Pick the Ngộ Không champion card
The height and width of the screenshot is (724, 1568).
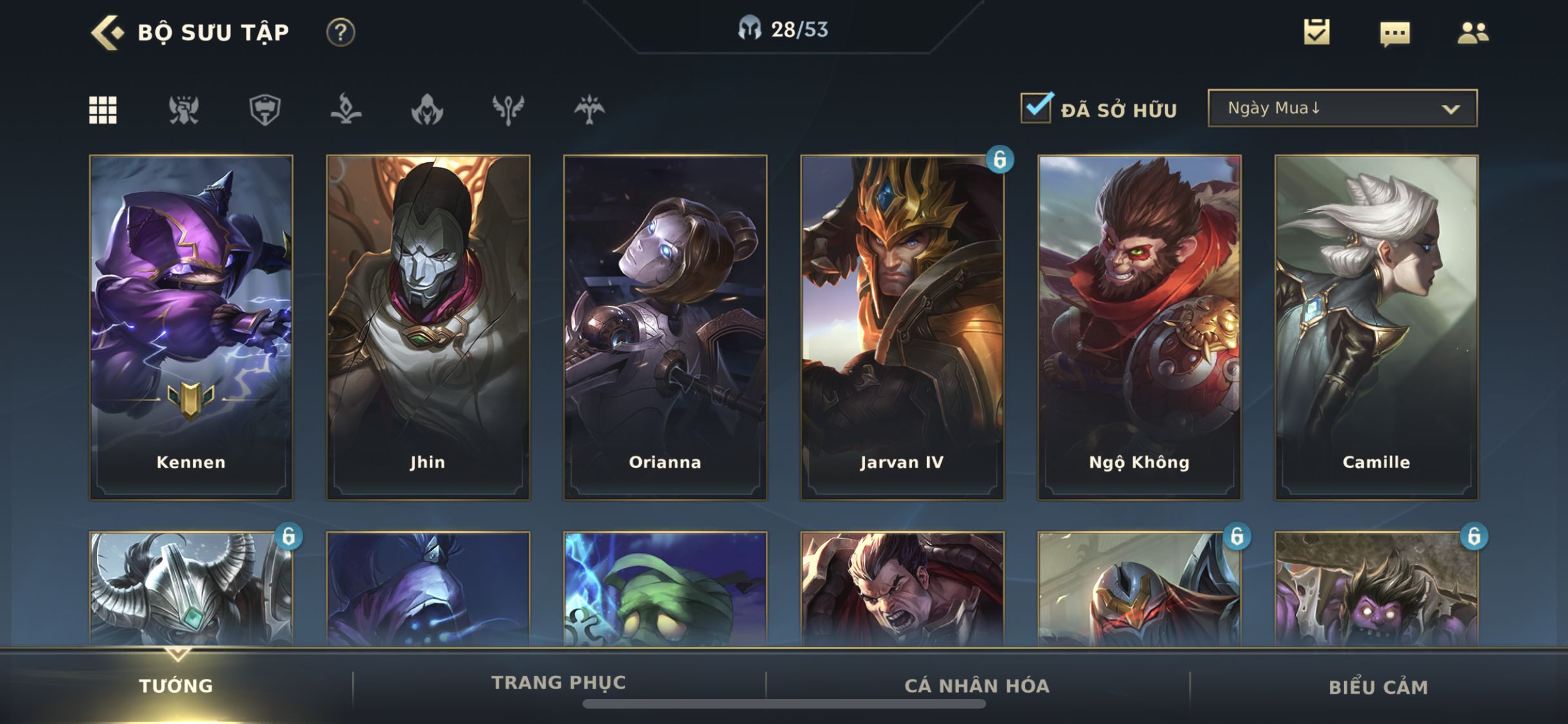pos(1139,327)
